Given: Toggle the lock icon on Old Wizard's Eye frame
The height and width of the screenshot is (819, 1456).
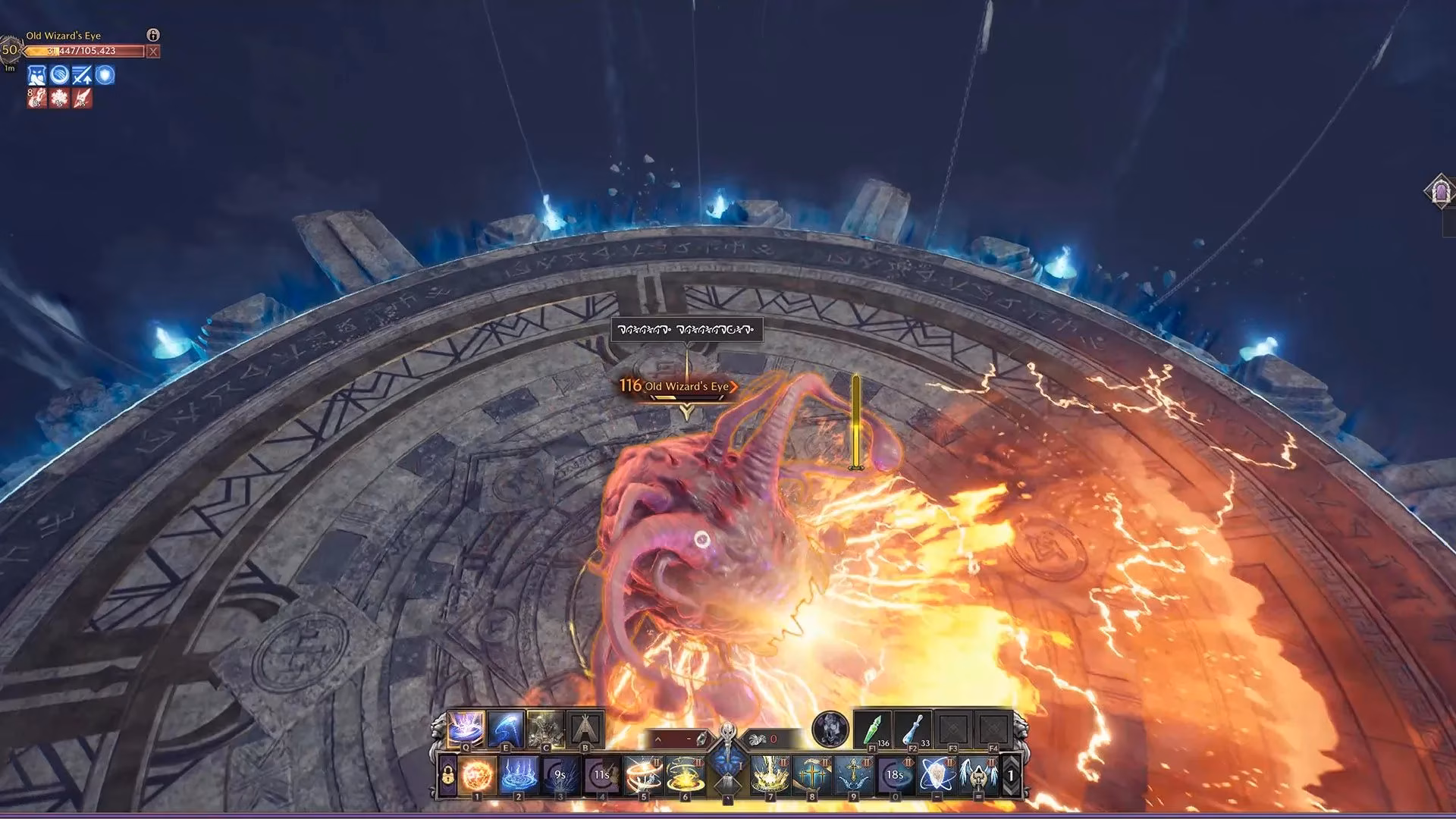Looking at the screenshot, I should click(x=153, y=35).
